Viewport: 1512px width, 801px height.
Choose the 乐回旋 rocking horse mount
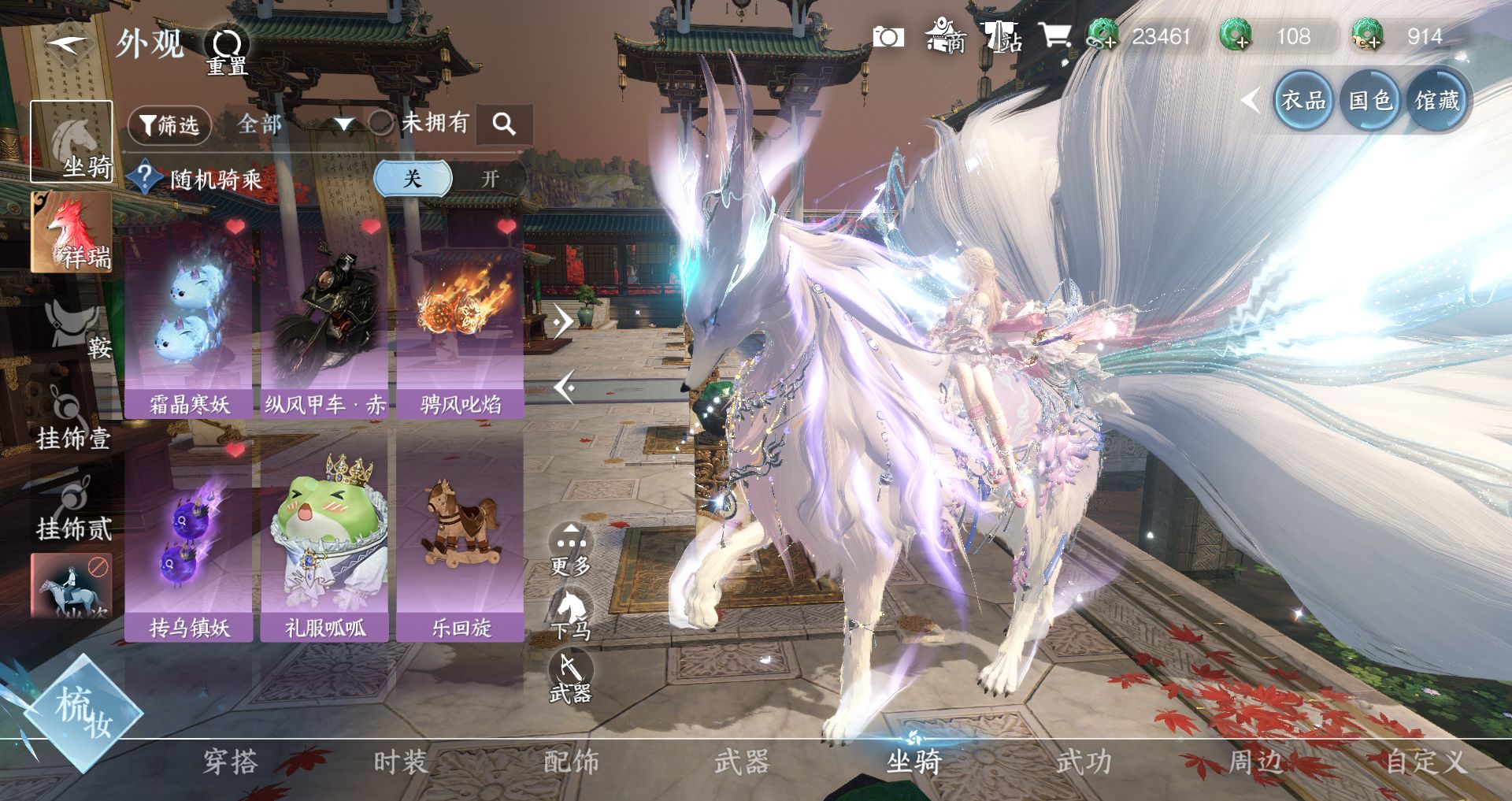(461, 543)
